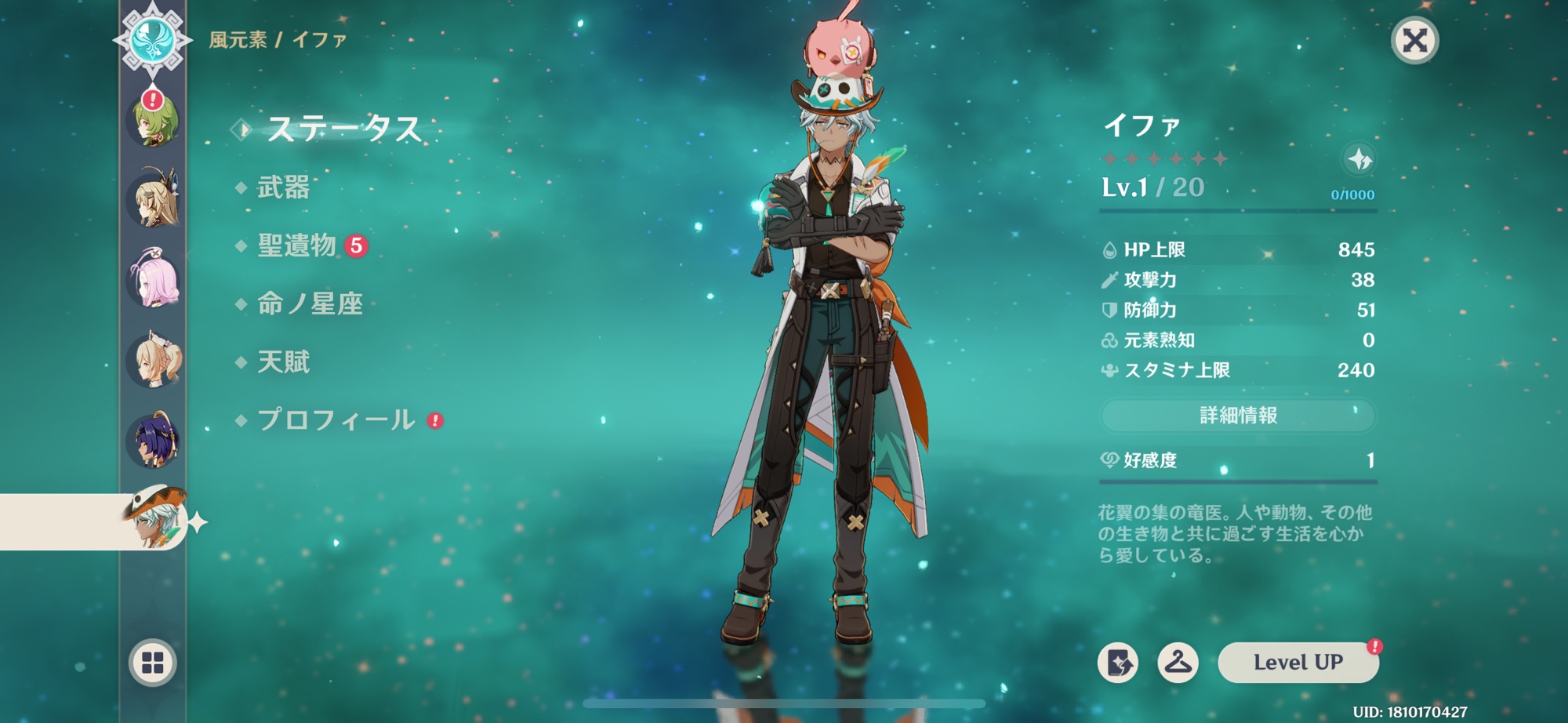Choose the pink-haired character portrait

[154, 280]
